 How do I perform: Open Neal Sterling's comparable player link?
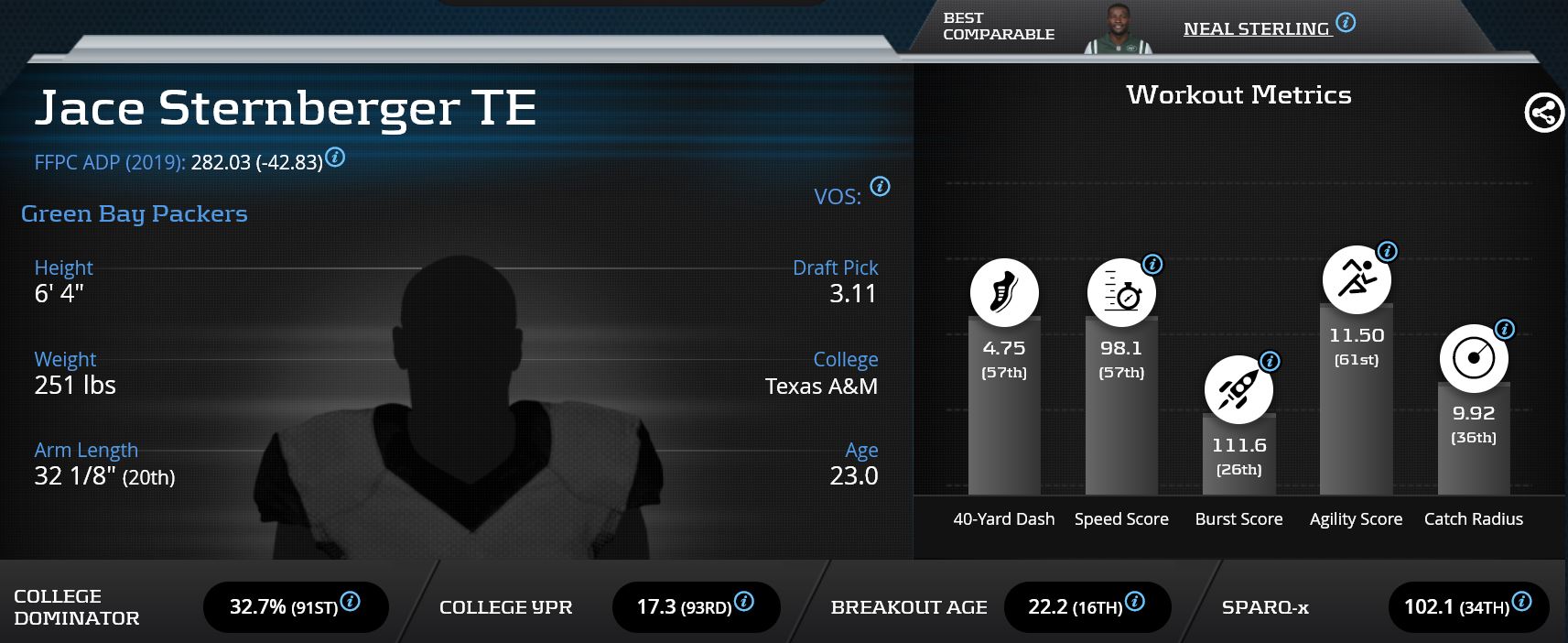tap(1256, 29)
